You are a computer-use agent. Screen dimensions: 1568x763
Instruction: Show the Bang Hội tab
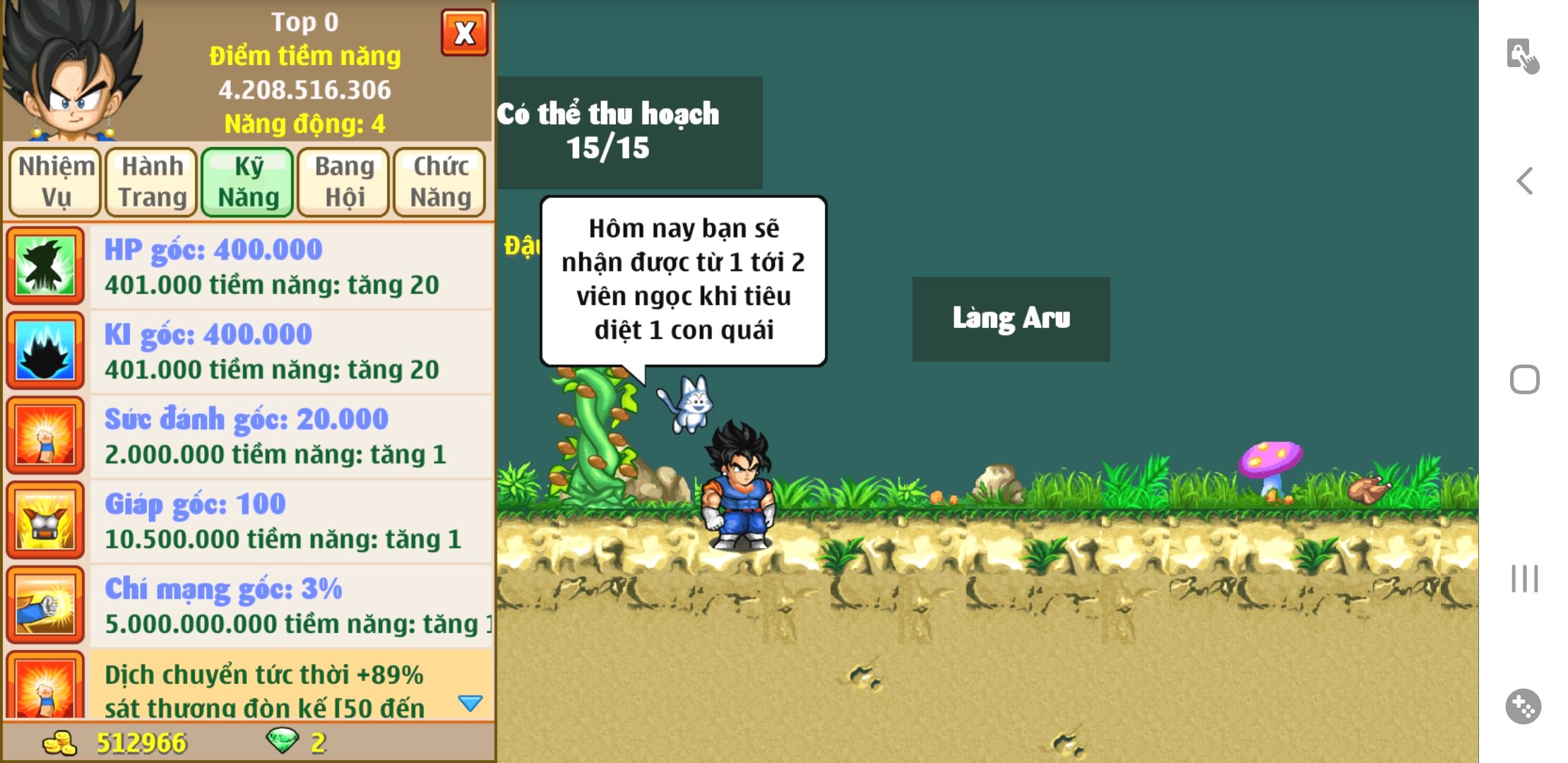344,182
